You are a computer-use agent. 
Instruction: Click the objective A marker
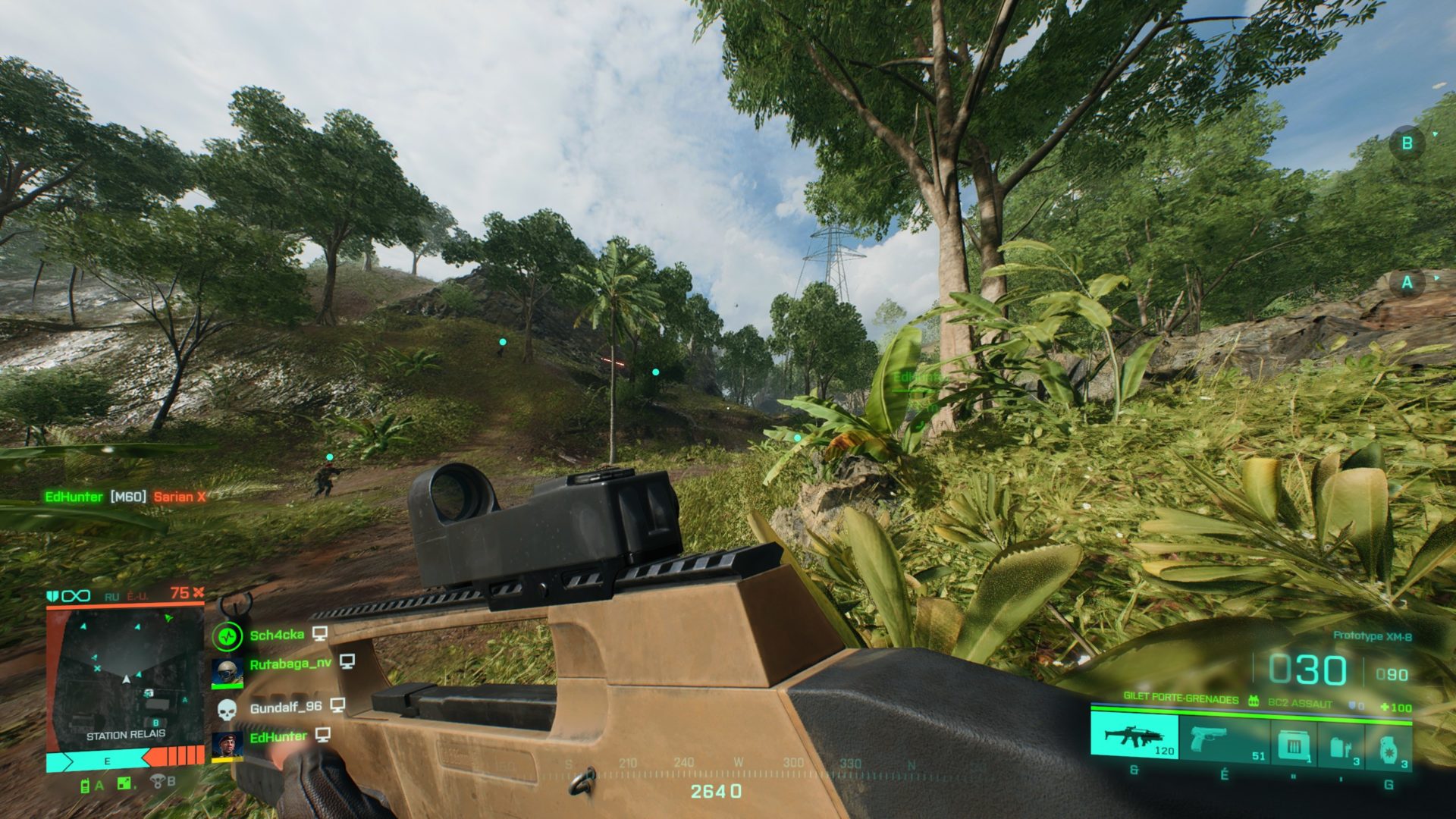[1407, 283]
